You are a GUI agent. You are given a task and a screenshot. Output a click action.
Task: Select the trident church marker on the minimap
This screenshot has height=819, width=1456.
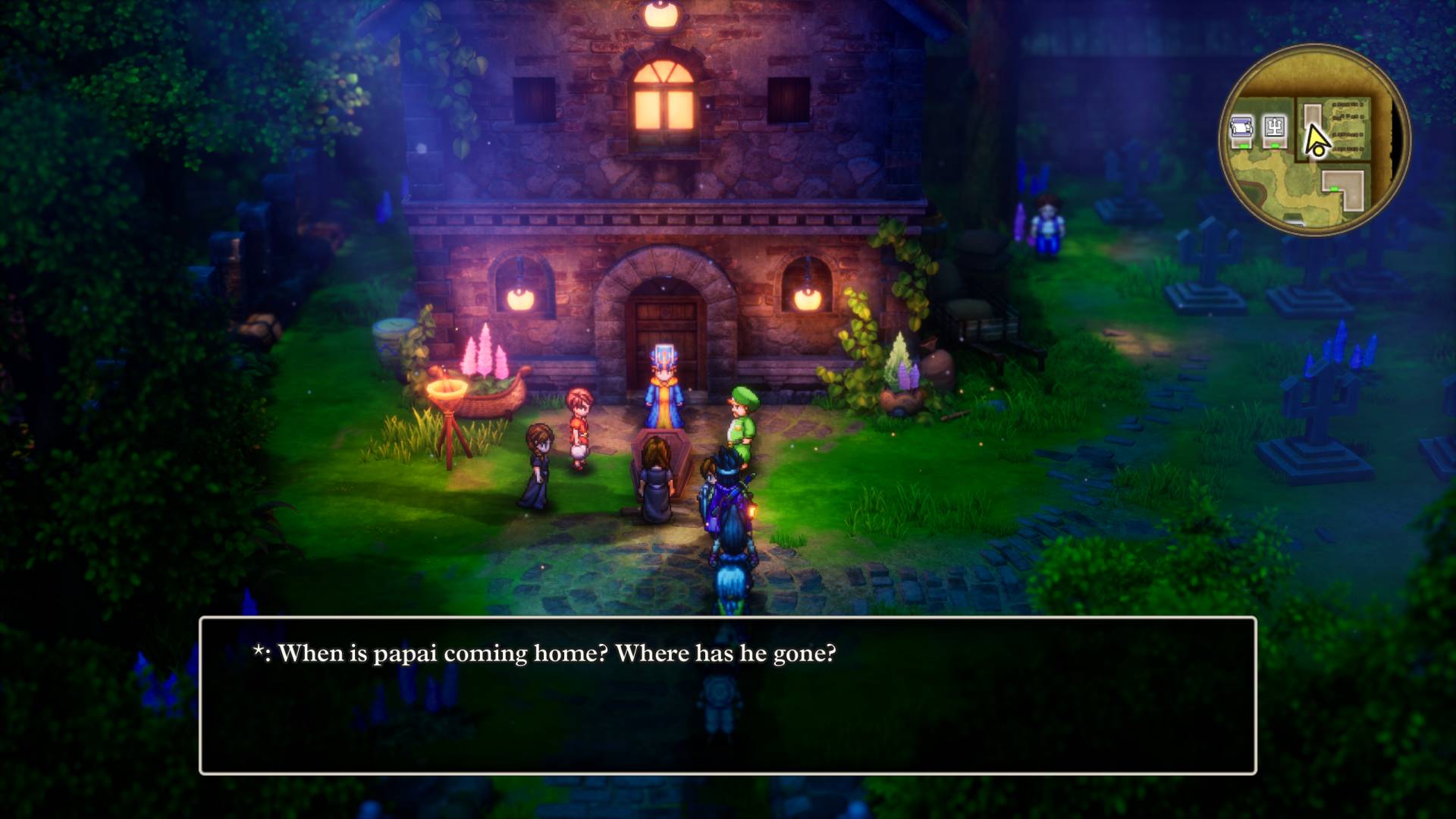[1275, 129]
